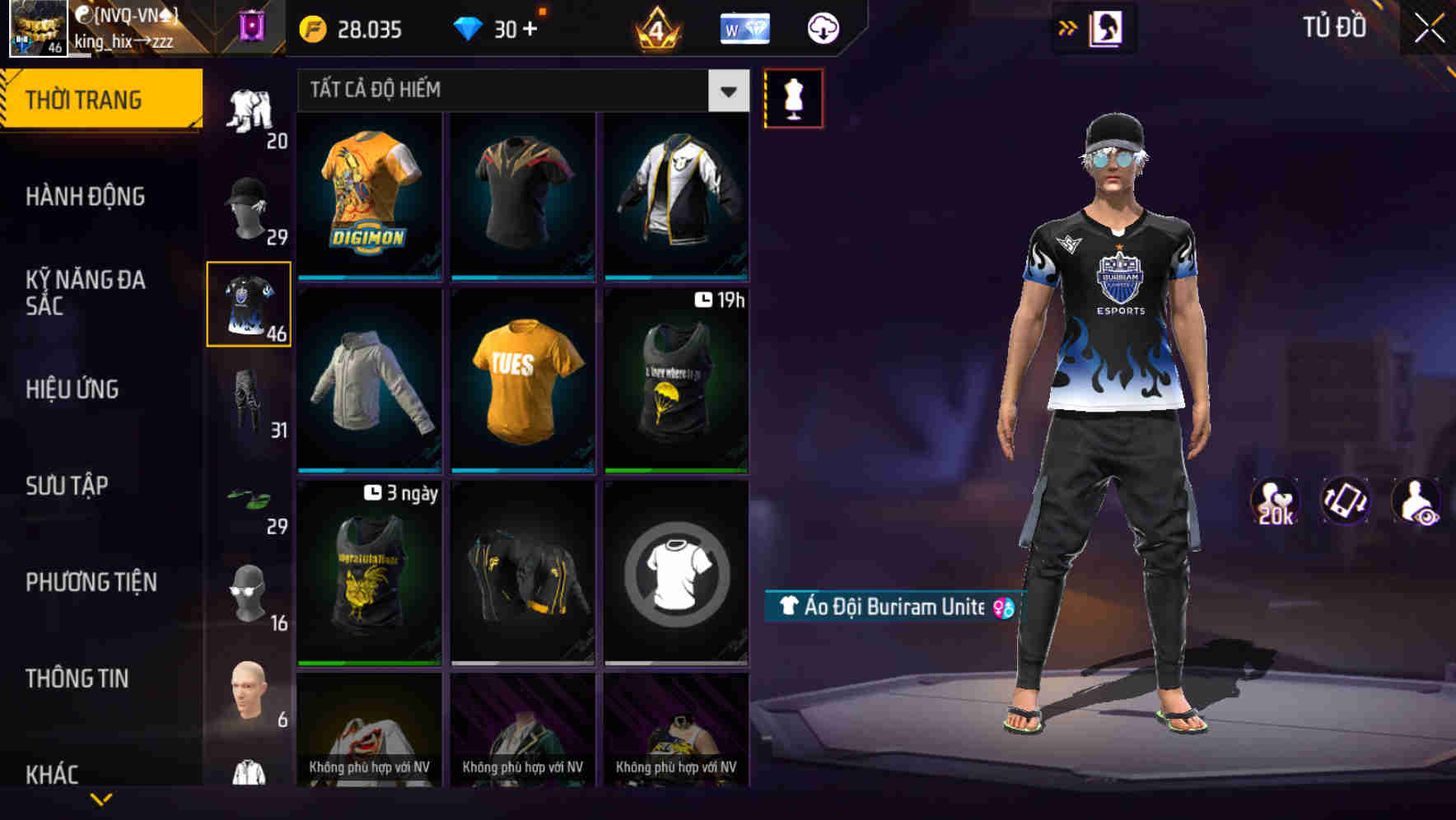Open the mannequin outfit preview icon
The height and width of the screenshot is (820, 1456).
792,97
